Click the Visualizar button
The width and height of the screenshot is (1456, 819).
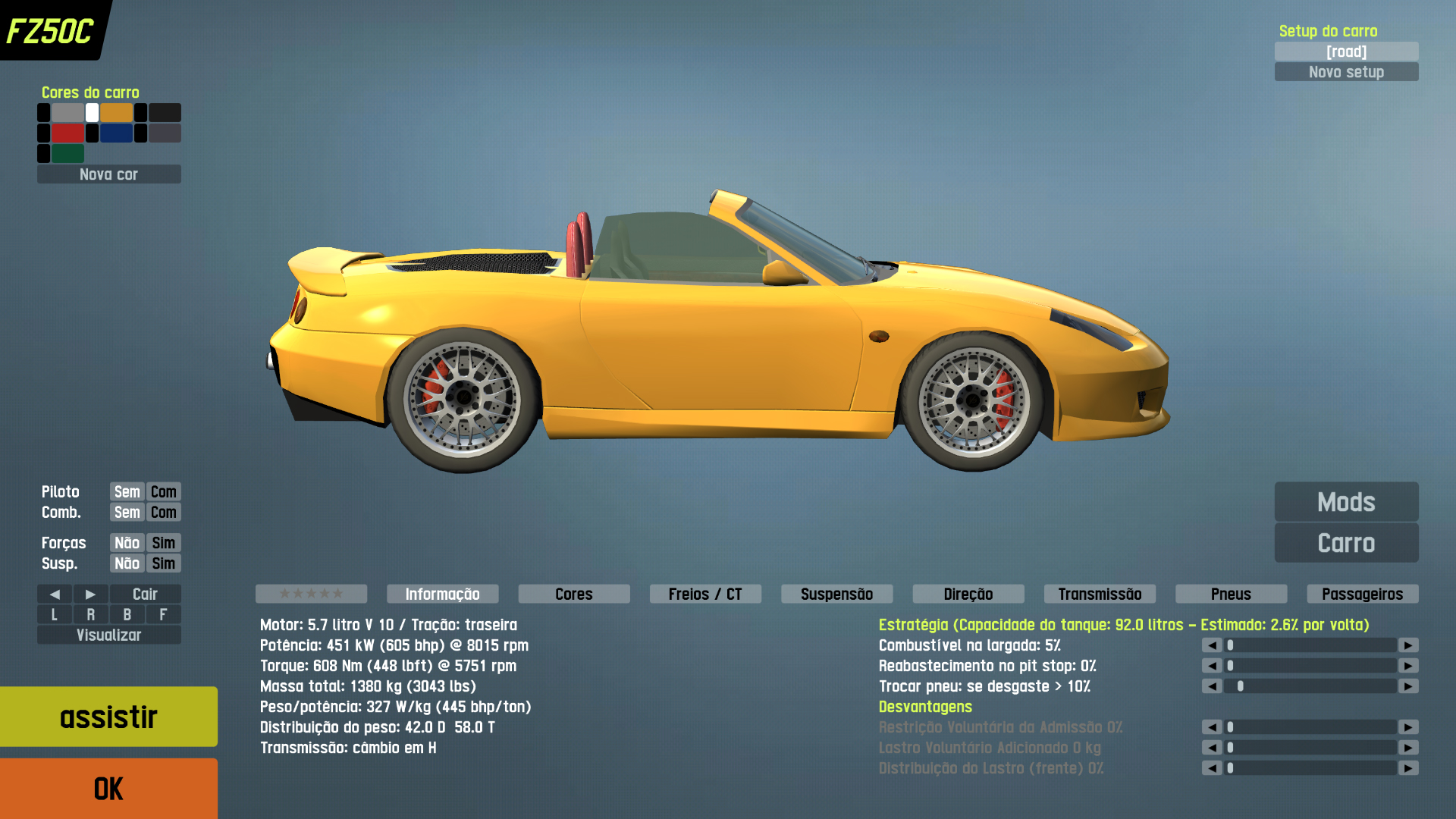tap(108, 635)
